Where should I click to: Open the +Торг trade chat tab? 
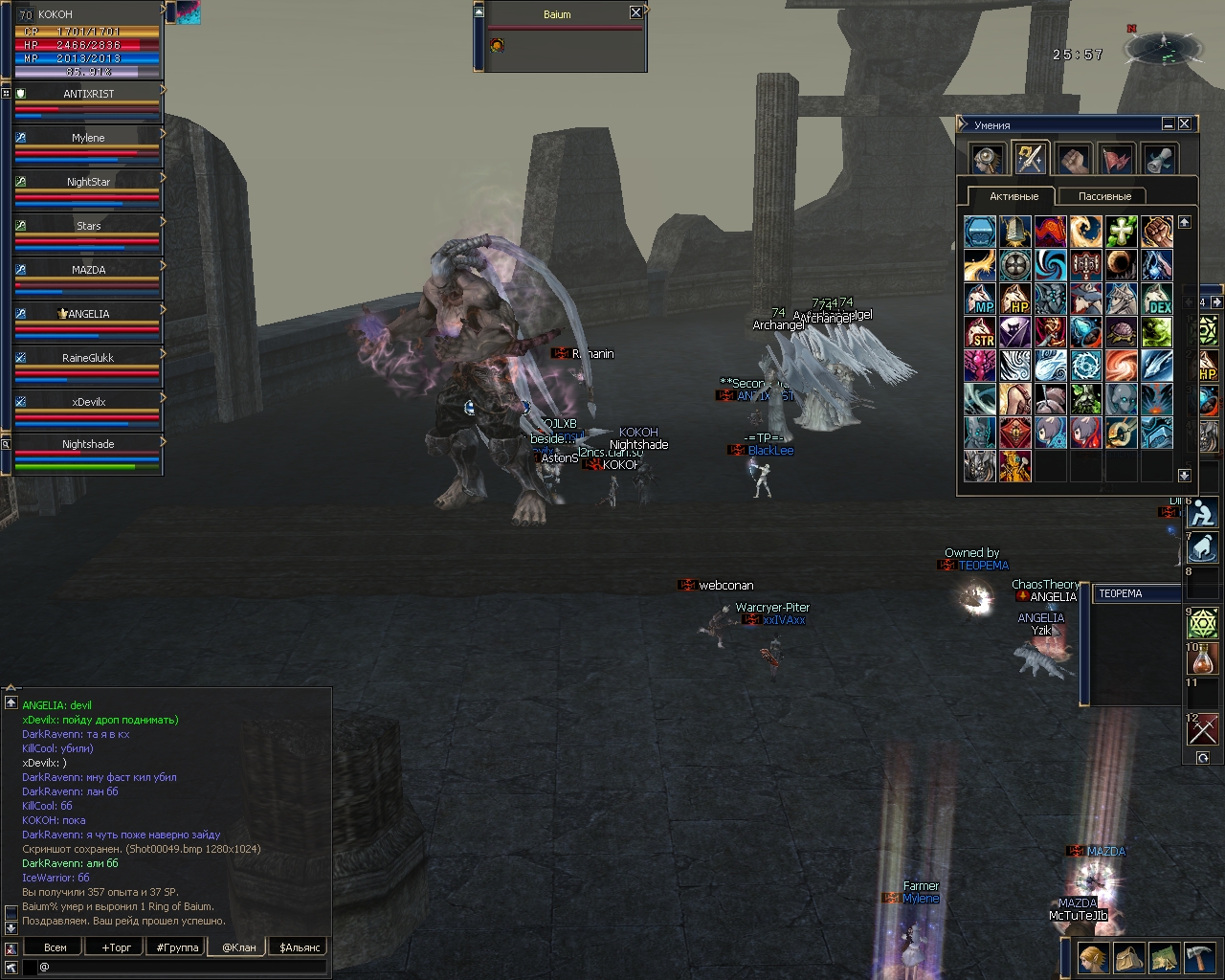coord(117,947)
